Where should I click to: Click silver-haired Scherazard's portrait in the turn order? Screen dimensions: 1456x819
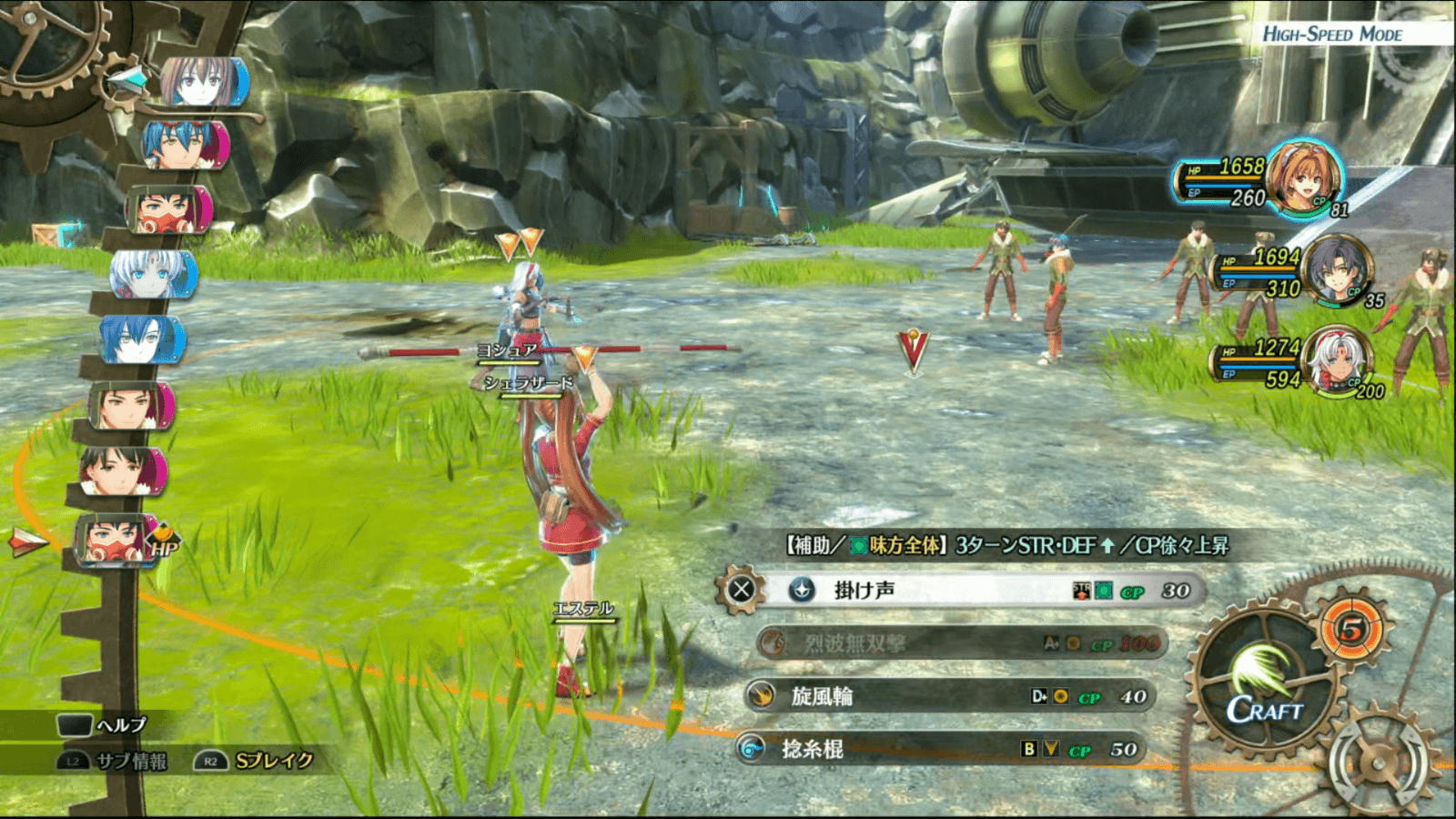[x=152, y=274]
